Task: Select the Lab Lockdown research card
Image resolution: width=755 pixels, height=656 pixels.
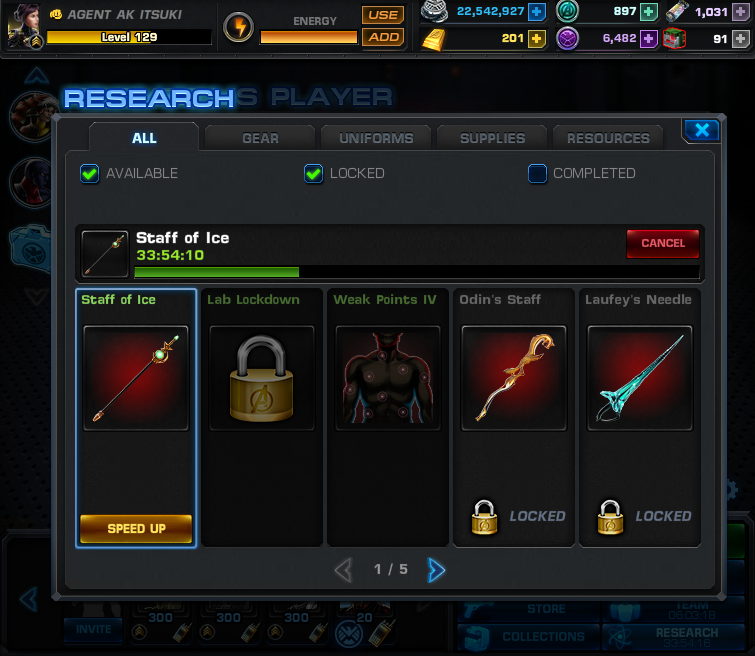Action: coord(262,417)
